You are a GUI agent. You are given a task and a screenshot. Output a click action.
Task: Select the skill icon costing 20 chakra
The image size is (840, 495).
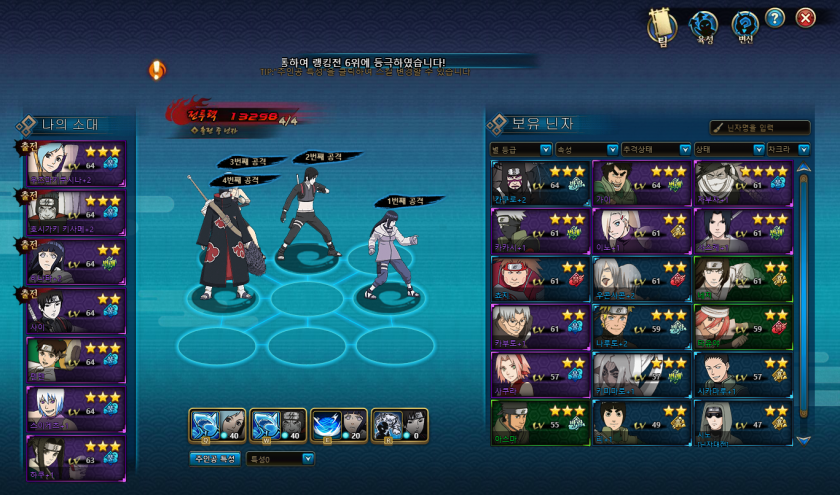click(339, 424)
